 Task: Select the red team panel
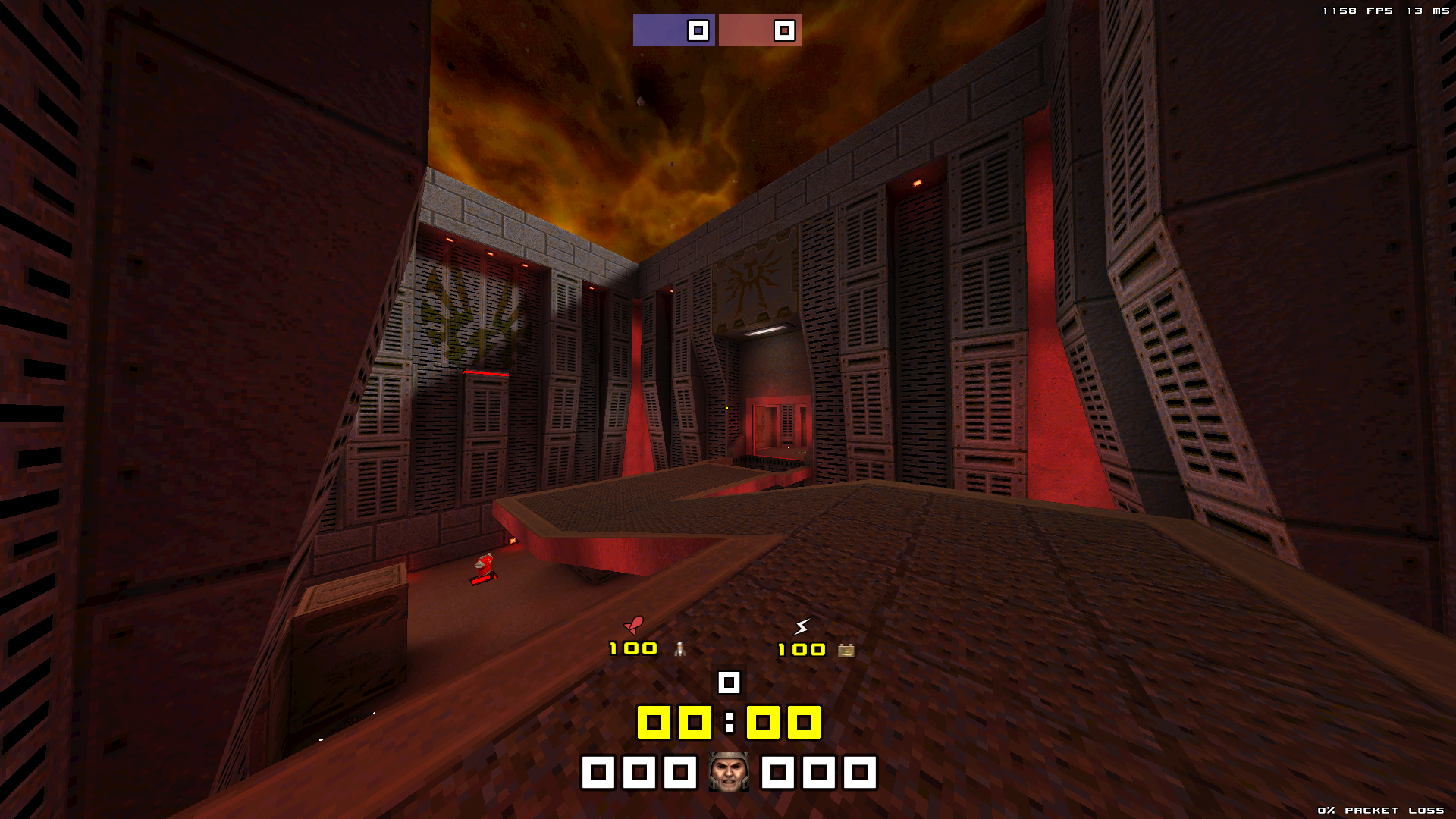[x=759, y=30]
